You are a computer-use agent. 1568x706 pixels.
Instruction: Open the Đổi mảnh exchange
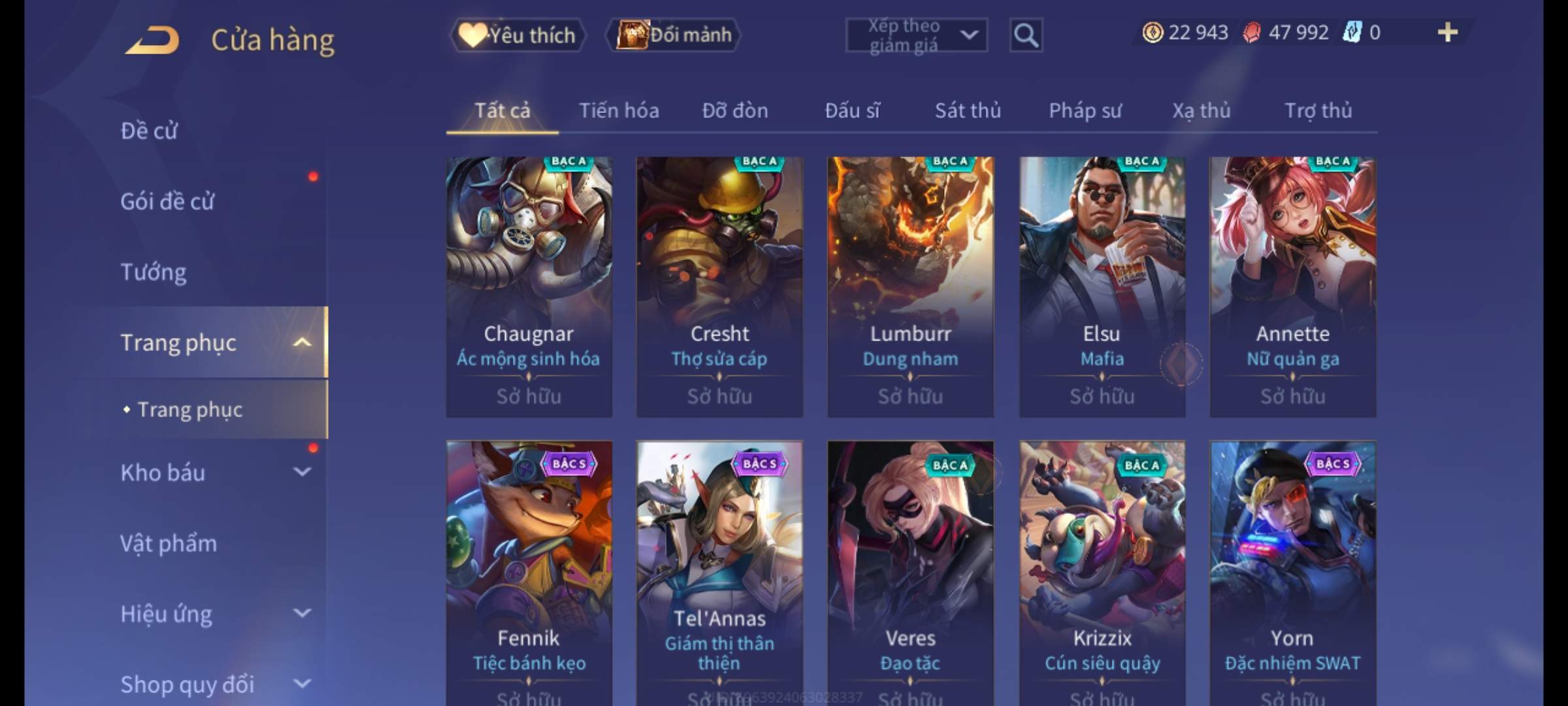[x=674, y=35]
